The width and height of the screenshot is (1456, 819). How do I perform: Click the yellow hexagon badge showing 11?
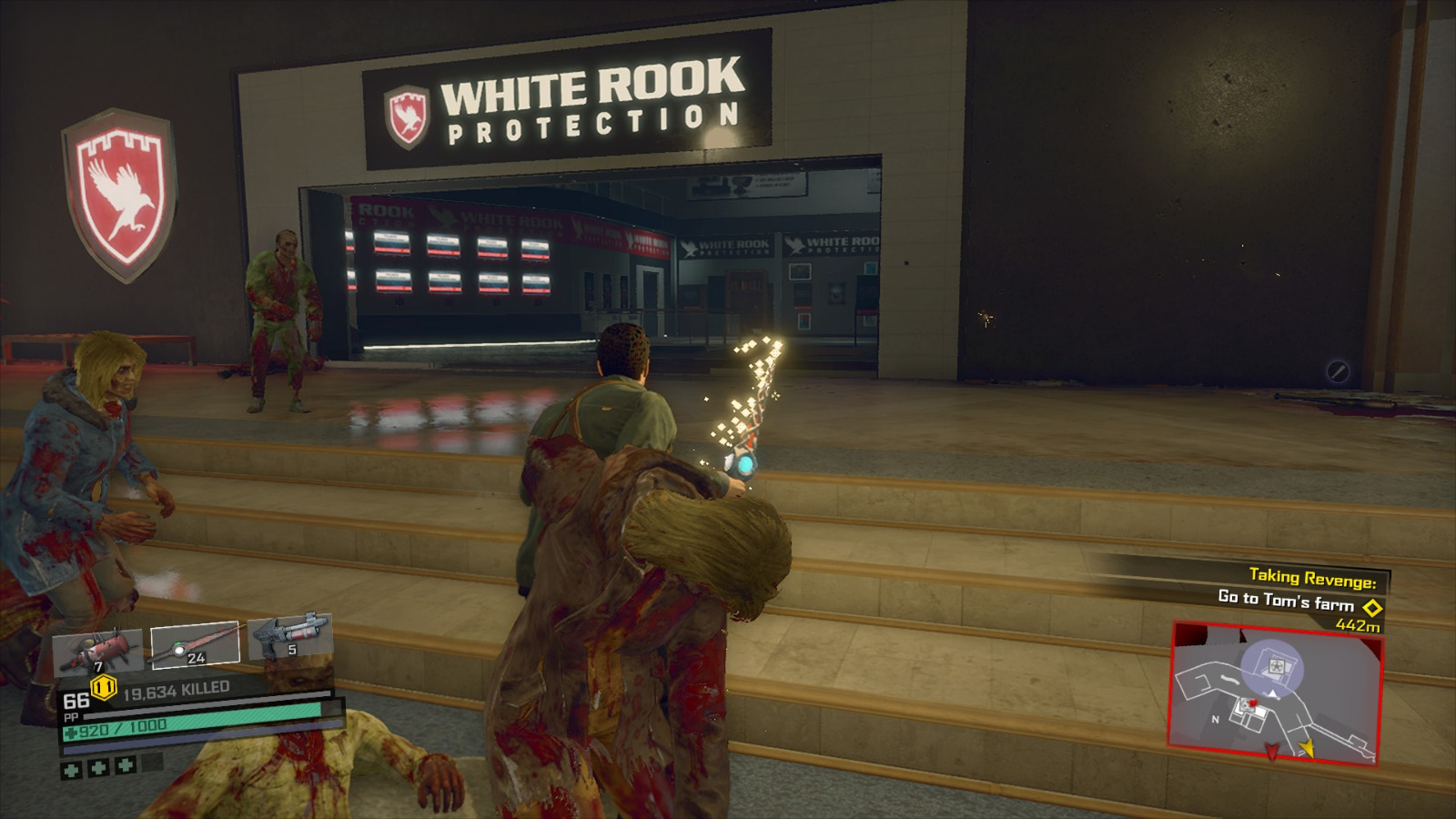103,687
